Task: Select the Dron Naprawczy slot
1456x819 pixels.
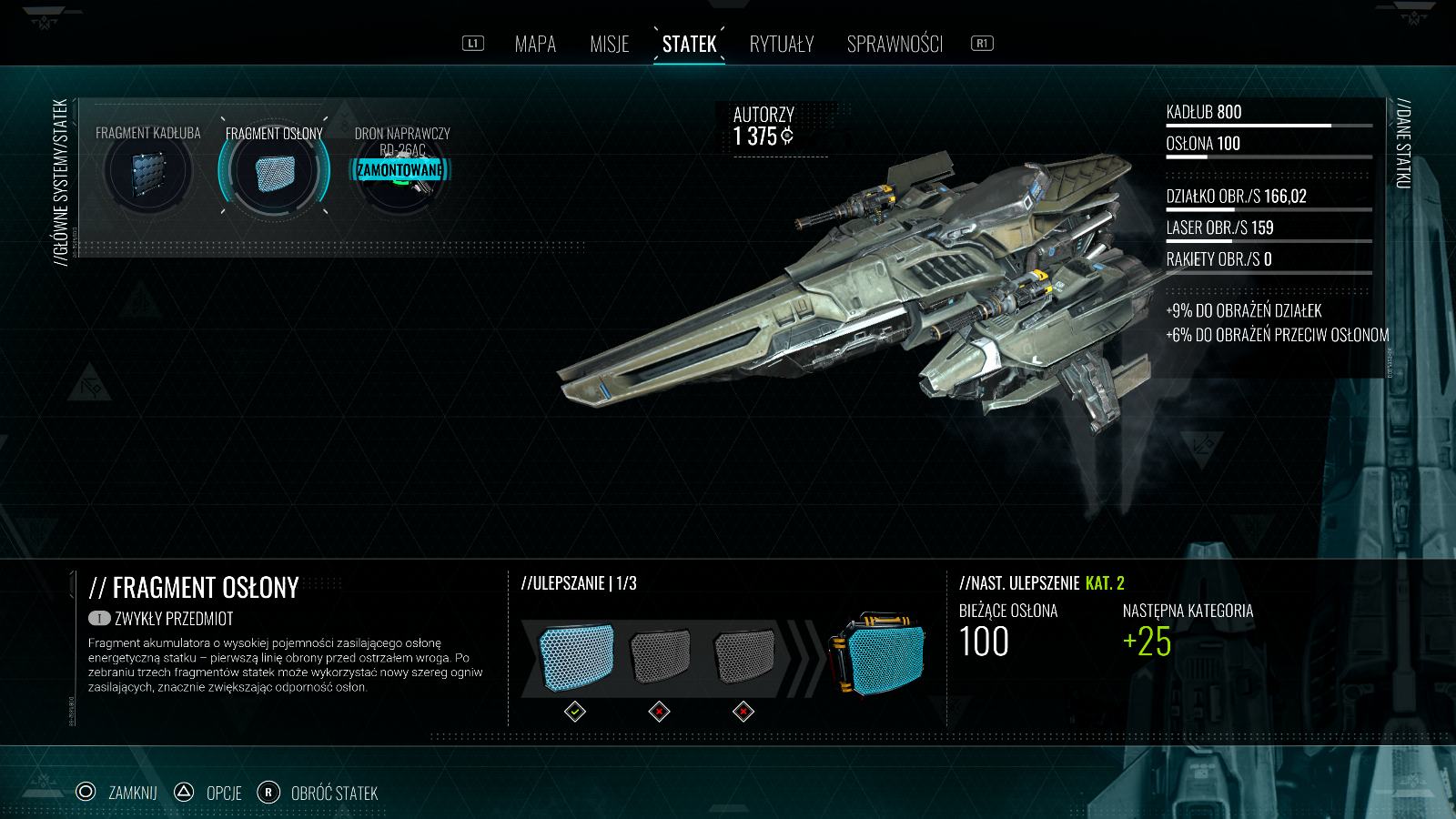Action: [x=401, y=171]
